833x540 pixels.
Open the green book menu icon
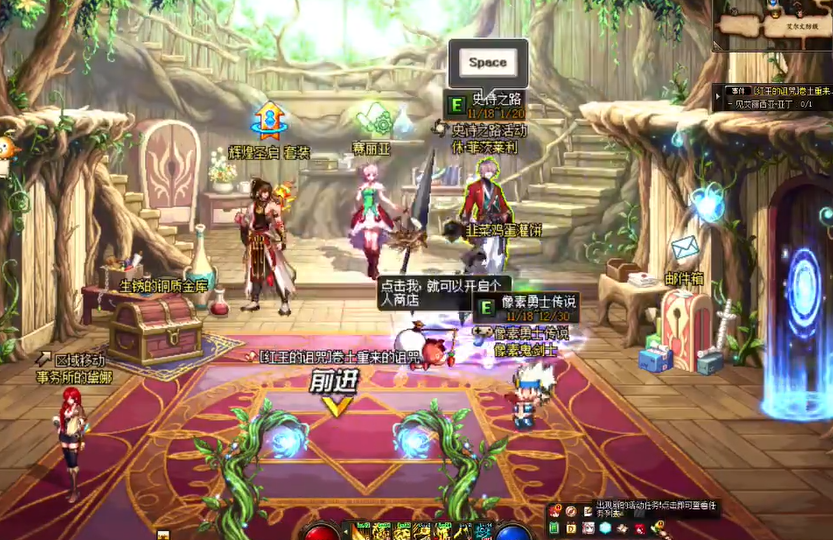[x=553, y=527]
